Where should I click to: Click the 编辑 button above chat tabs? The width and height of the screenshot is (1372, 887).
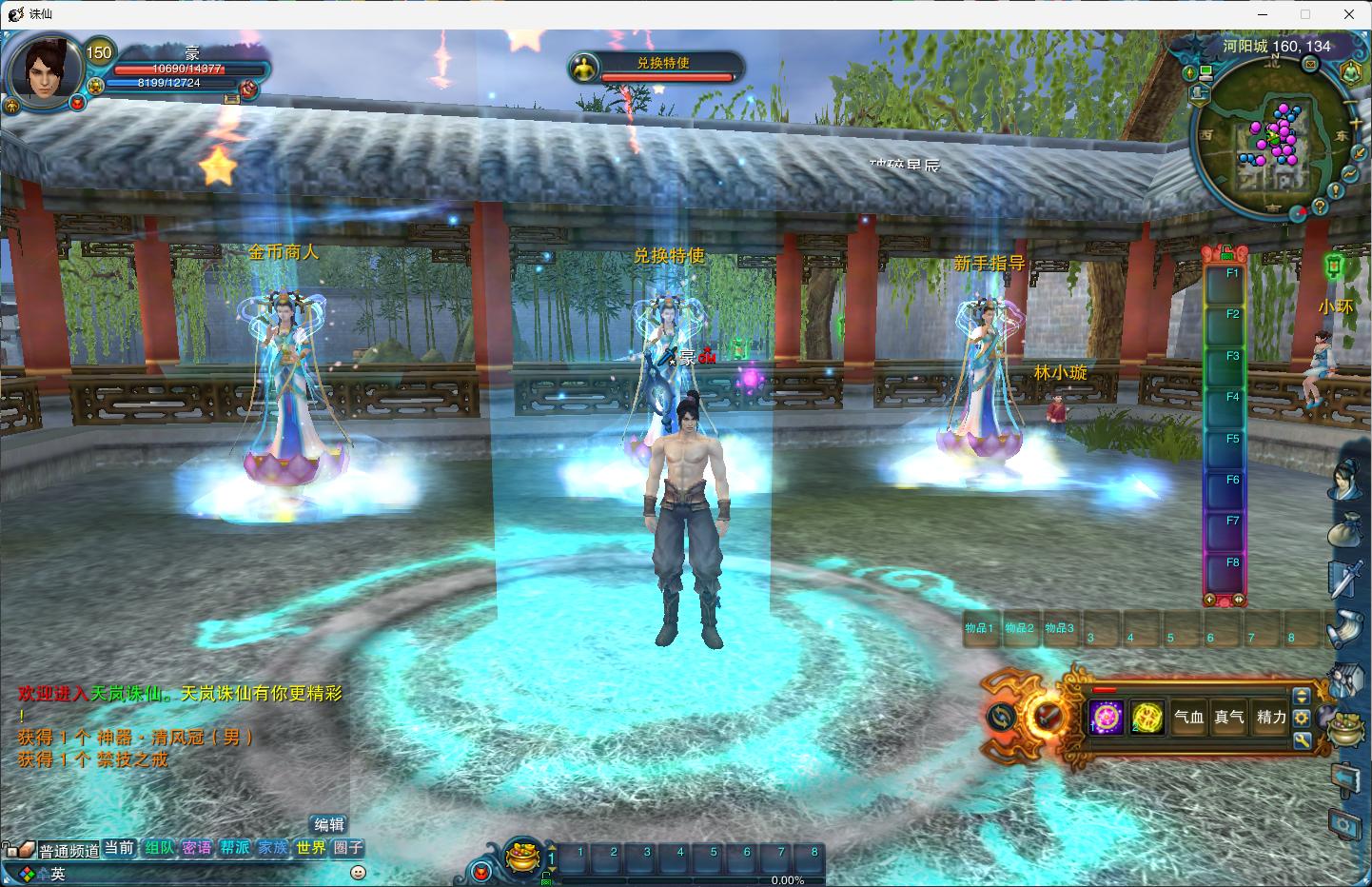tap(329, 824)
